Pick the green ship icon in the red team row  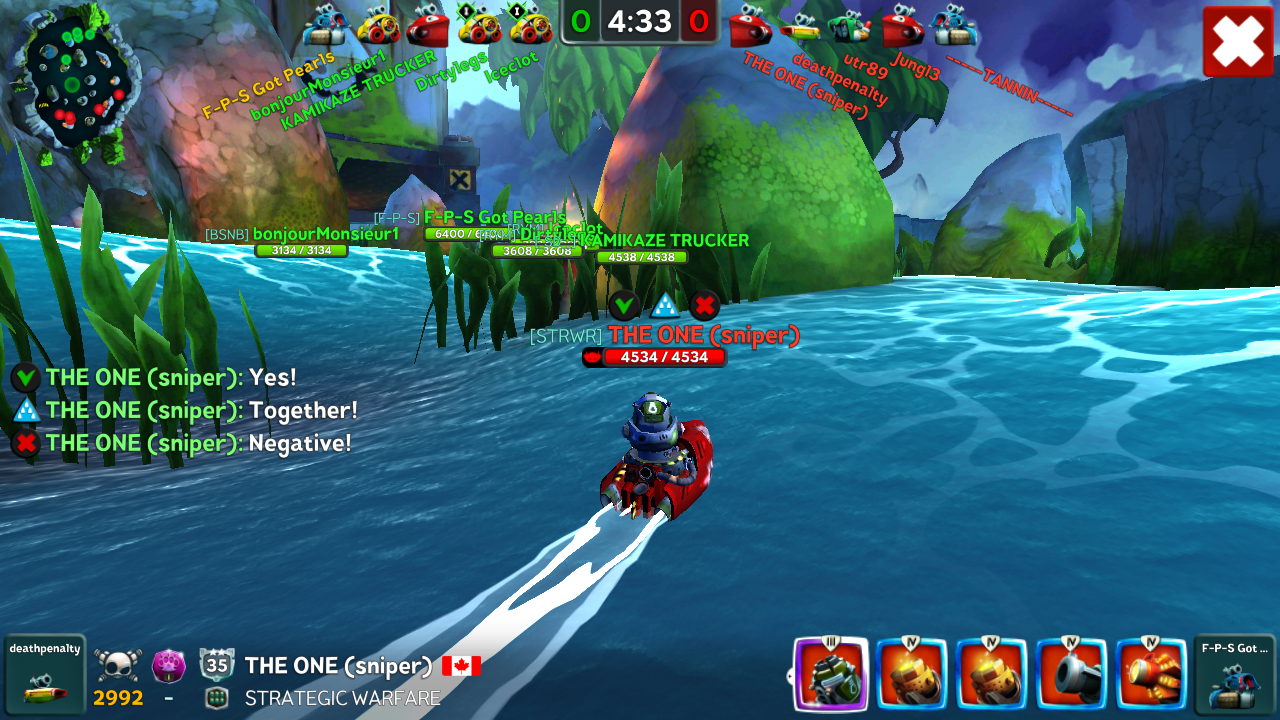coord(850,26)
